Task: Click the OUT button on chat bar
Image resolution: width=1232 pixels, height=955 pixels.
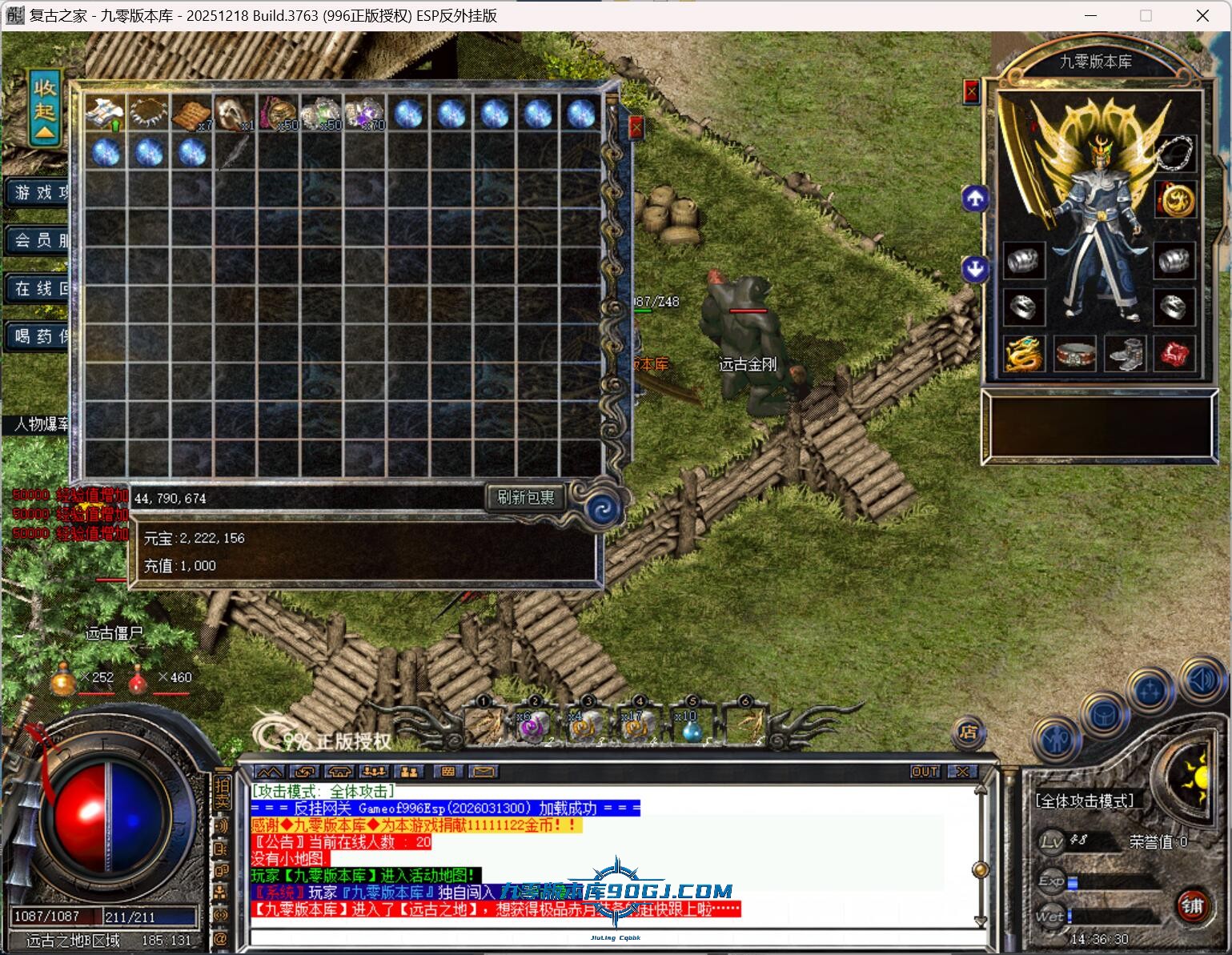Action: pyautogui.click(x=925, y=772)
